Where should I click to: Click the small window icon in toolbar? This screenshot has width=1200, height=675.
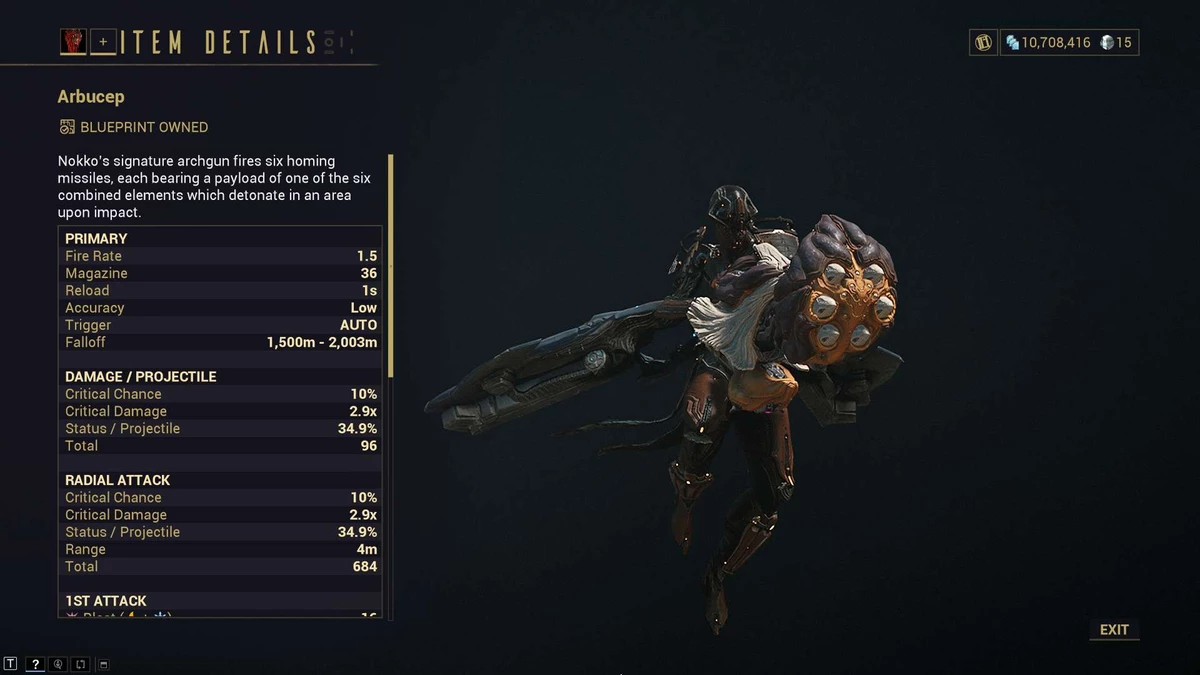[x=104, y=664]
